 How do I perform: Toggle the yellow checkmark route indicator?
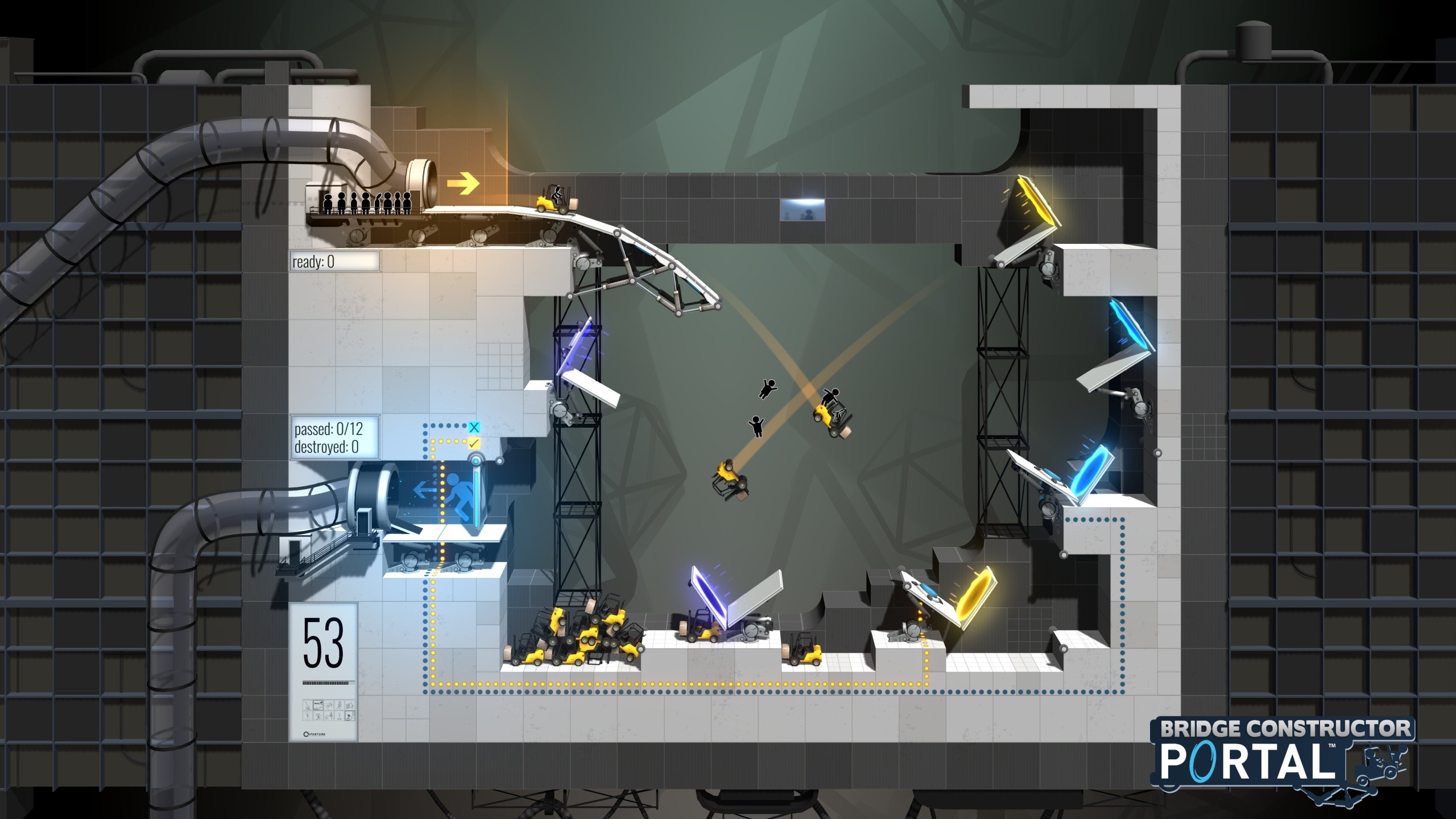pyautogui.click(x=475, y=443)
